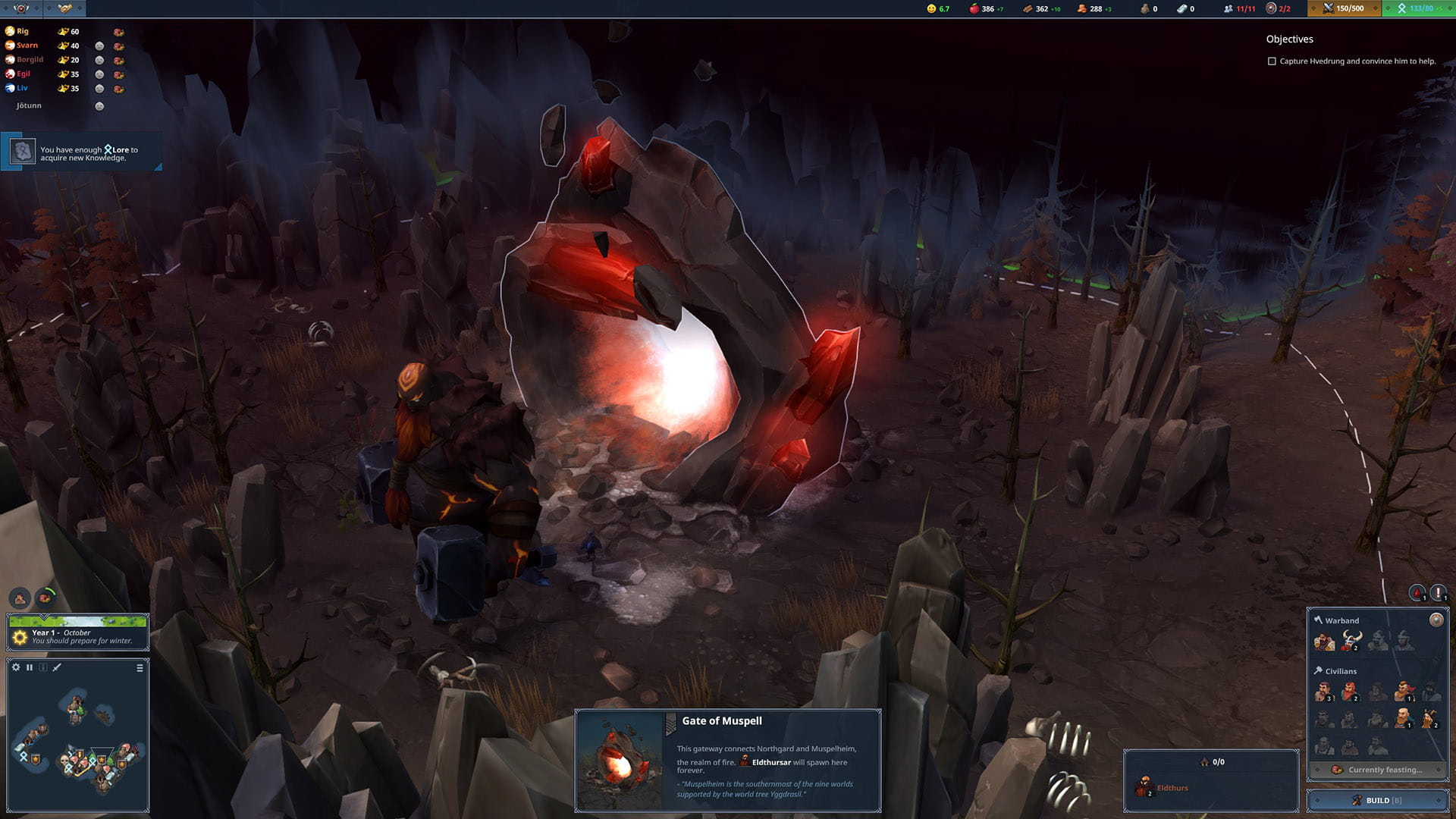The image size is (1456, 819).
Task: Open the handshake diplomacy tab
Action: coord(64,8)
